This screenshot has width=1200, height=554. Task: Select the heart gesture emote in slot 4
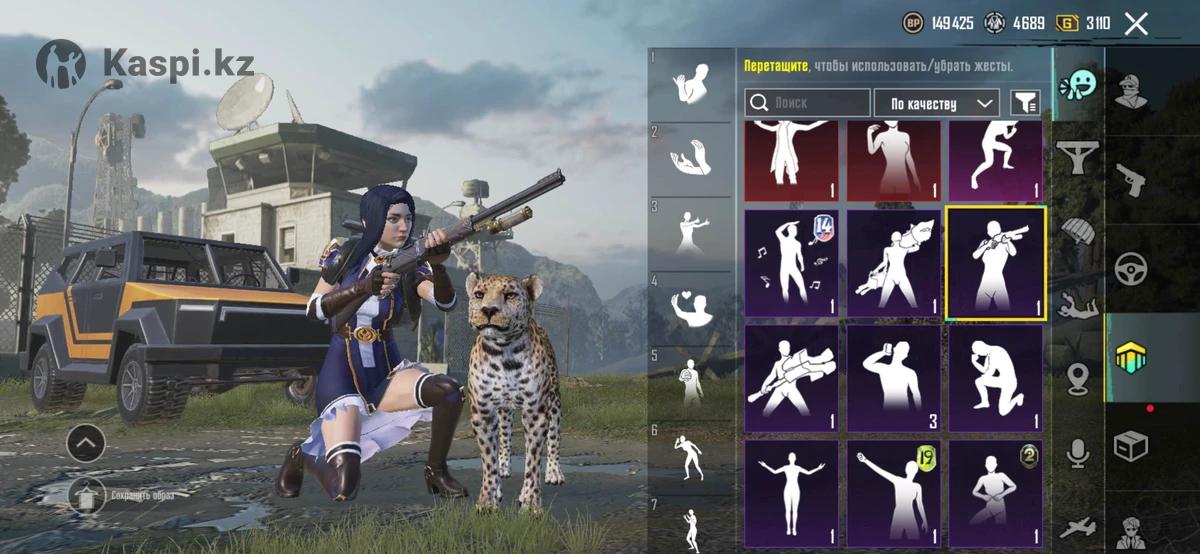(x=691, y=306)
